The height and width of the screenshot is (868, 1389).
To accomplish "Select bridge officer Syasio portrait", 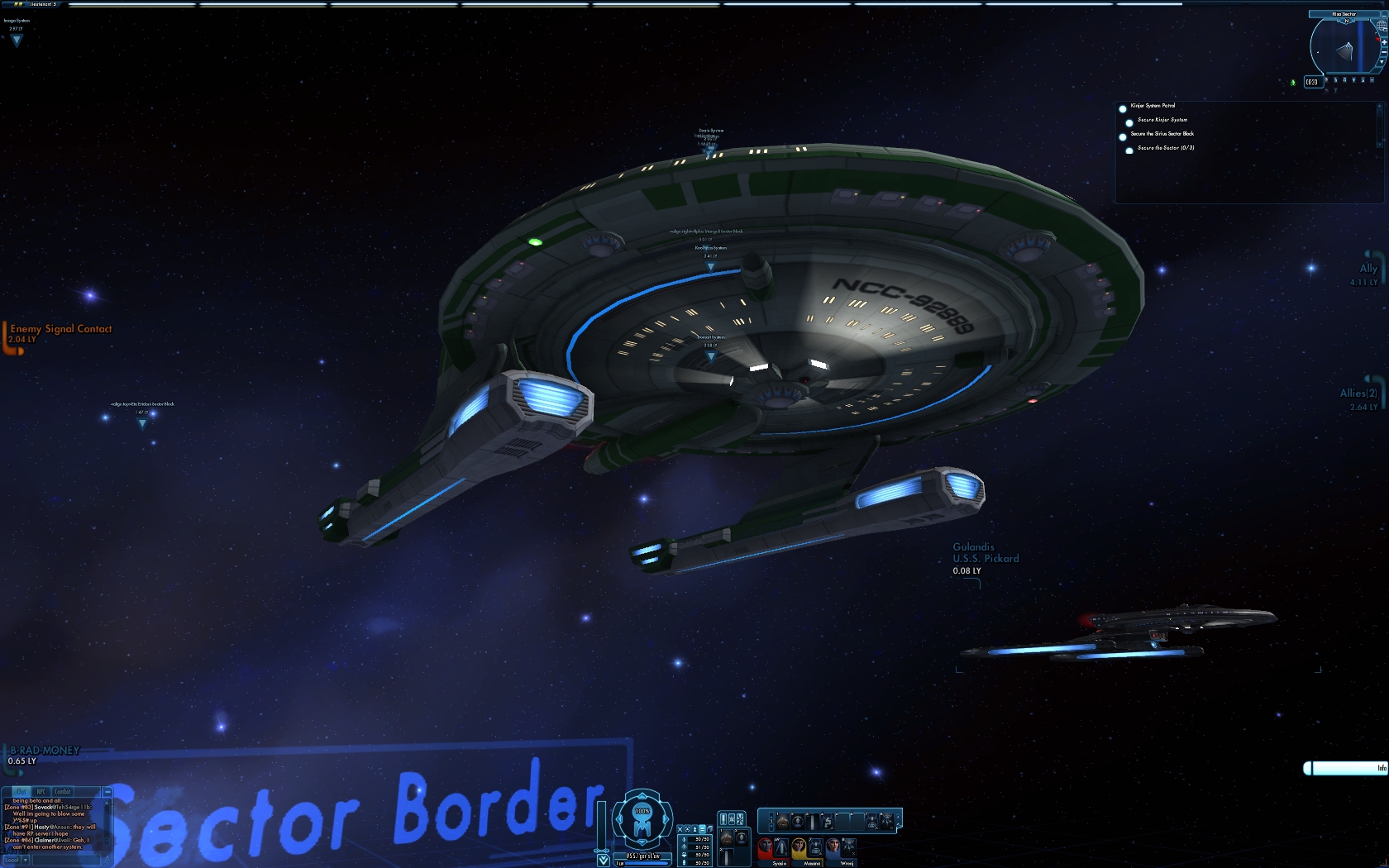I will 765,847.
